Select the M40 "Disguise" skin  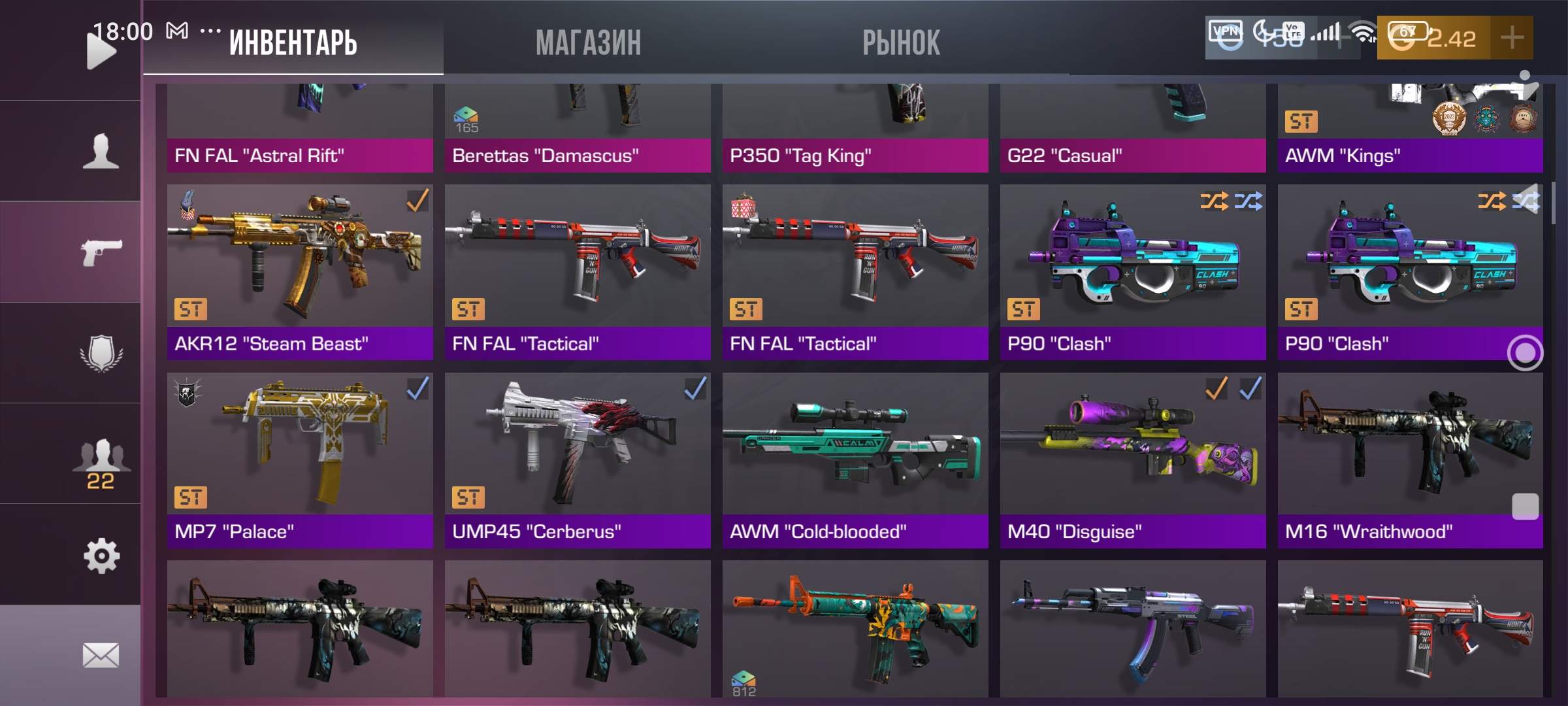(1133, 460)
